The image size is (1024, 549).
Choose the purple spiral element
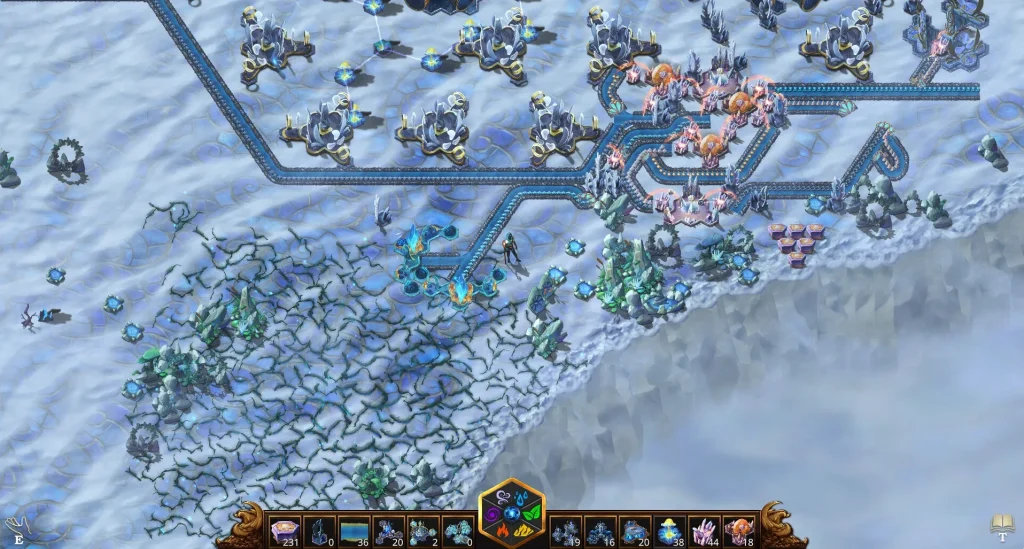pyautogui.click(x=492, y=515)
